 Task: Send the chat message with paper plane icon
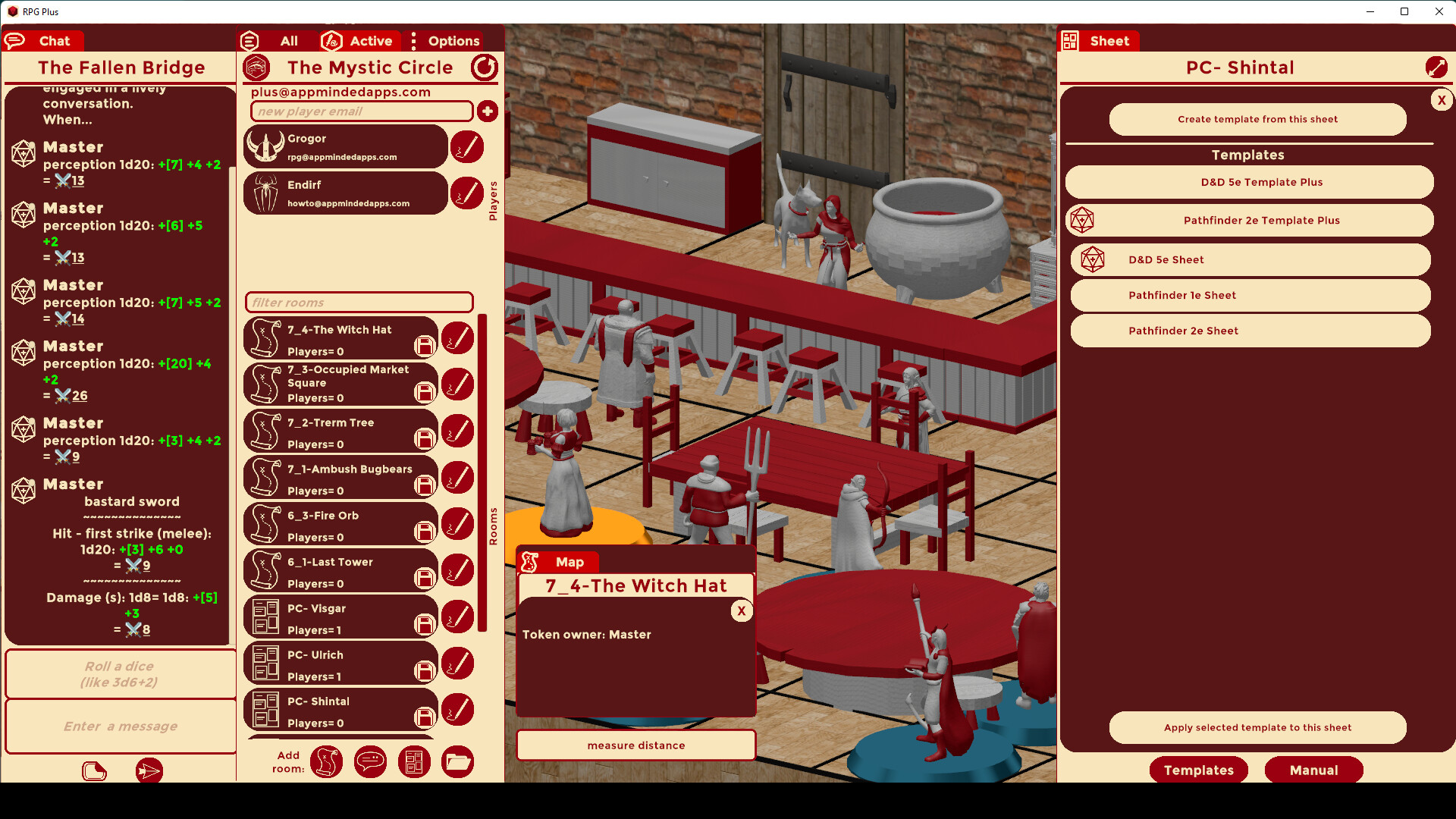[149, 770]
